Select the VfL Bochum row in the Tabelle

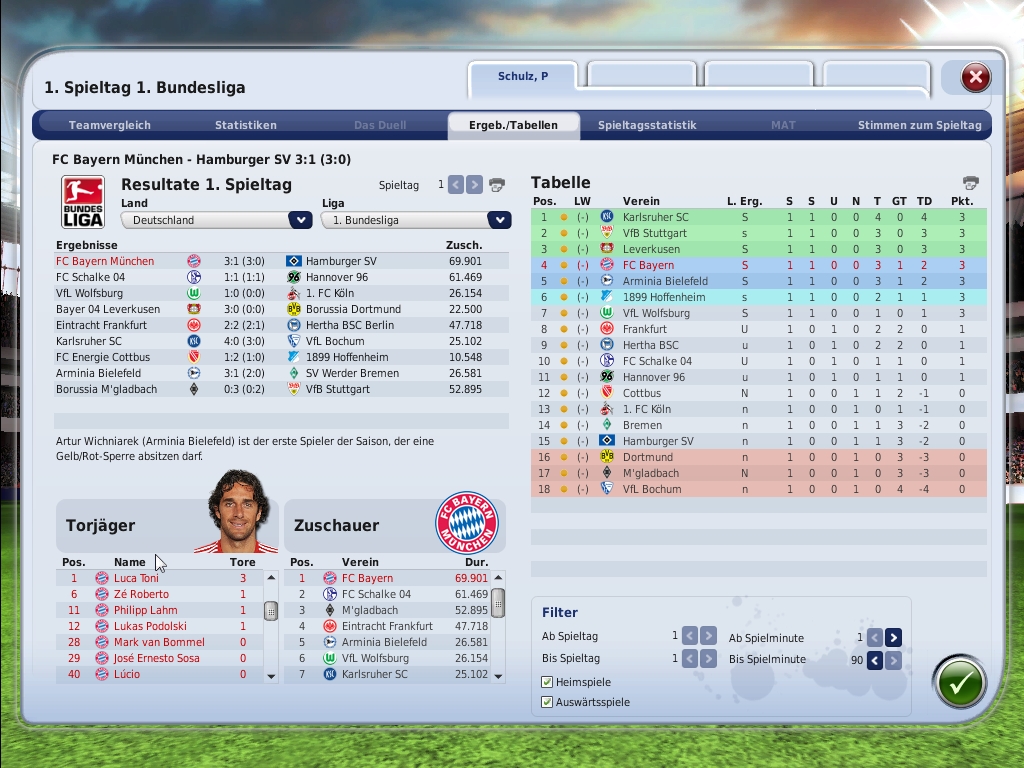pos(652,489)
